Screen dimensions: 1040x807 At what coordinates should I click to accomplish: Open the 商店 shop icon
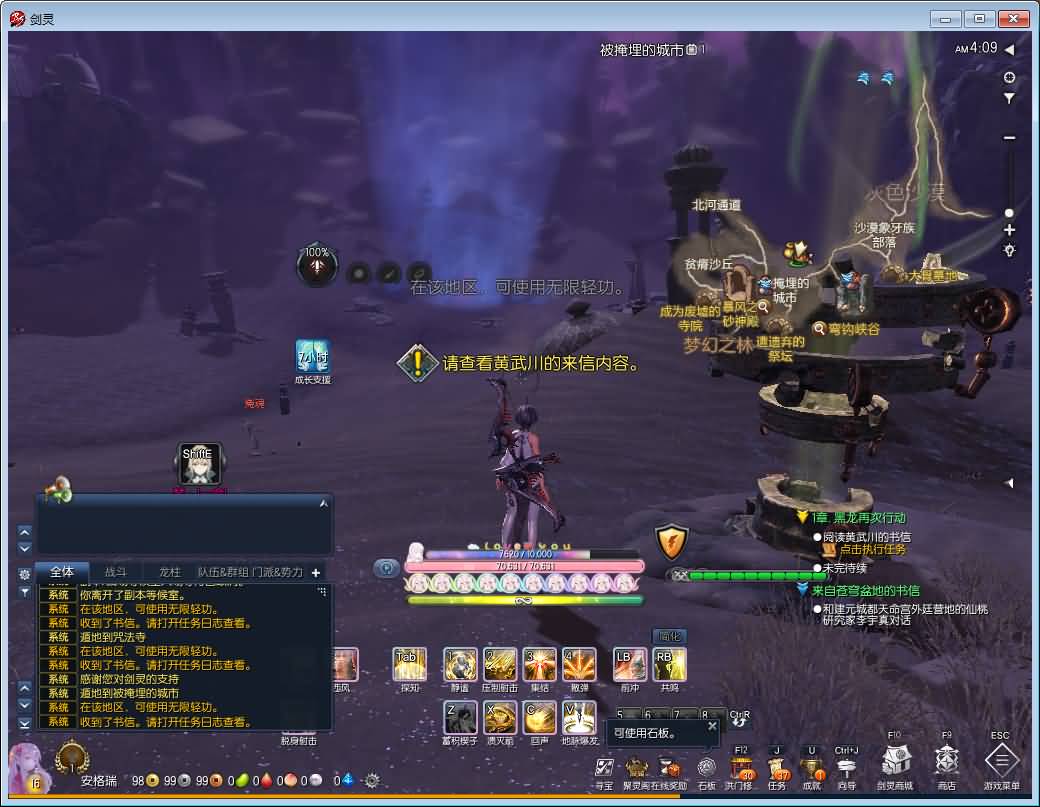click(947, 762)
